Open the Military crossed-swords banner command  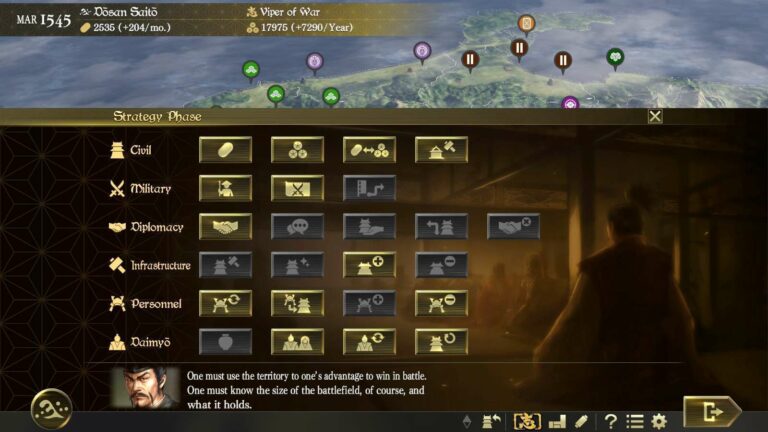point(297,188)
